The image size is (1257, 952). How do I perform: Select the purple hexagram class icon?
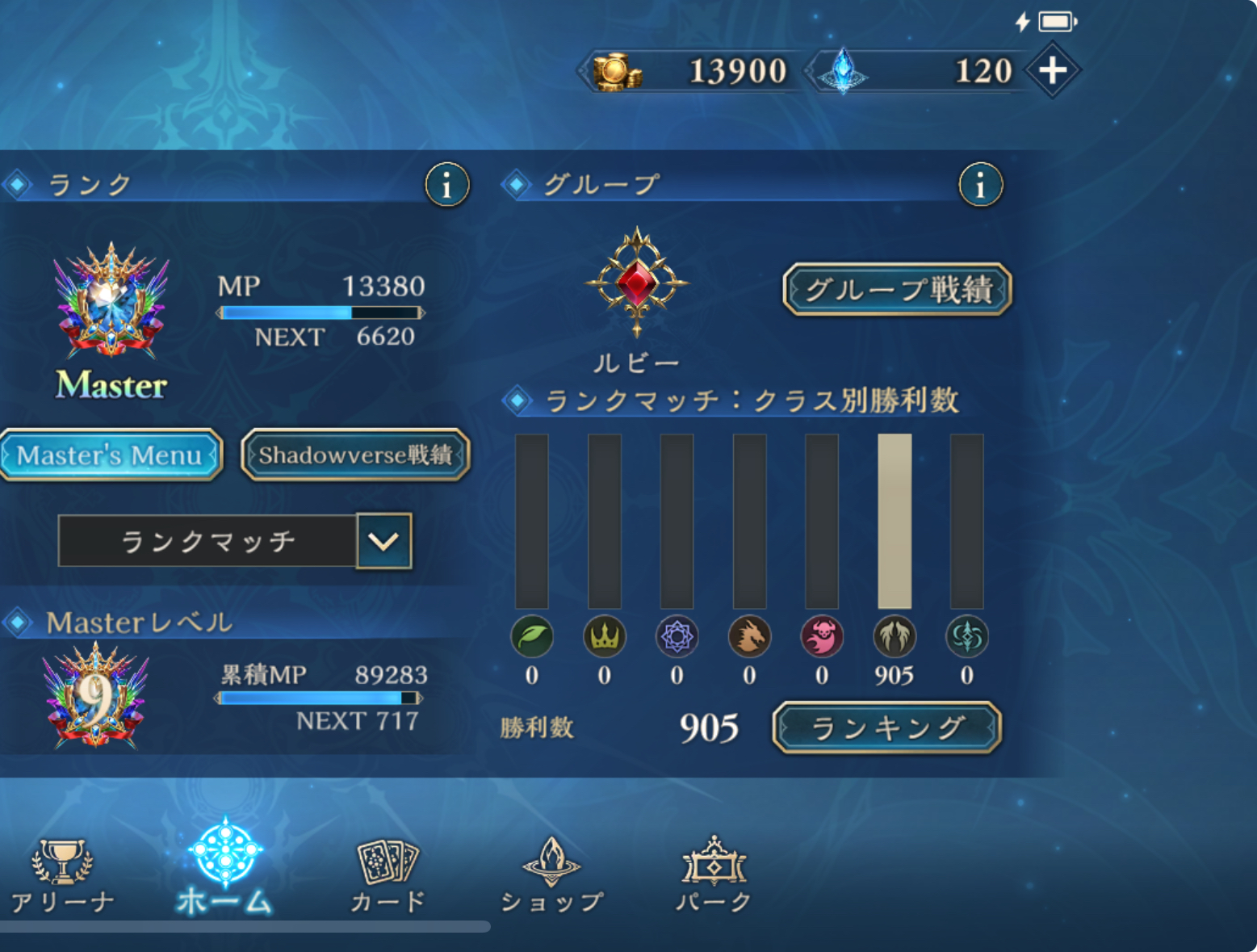click(677, 636)
